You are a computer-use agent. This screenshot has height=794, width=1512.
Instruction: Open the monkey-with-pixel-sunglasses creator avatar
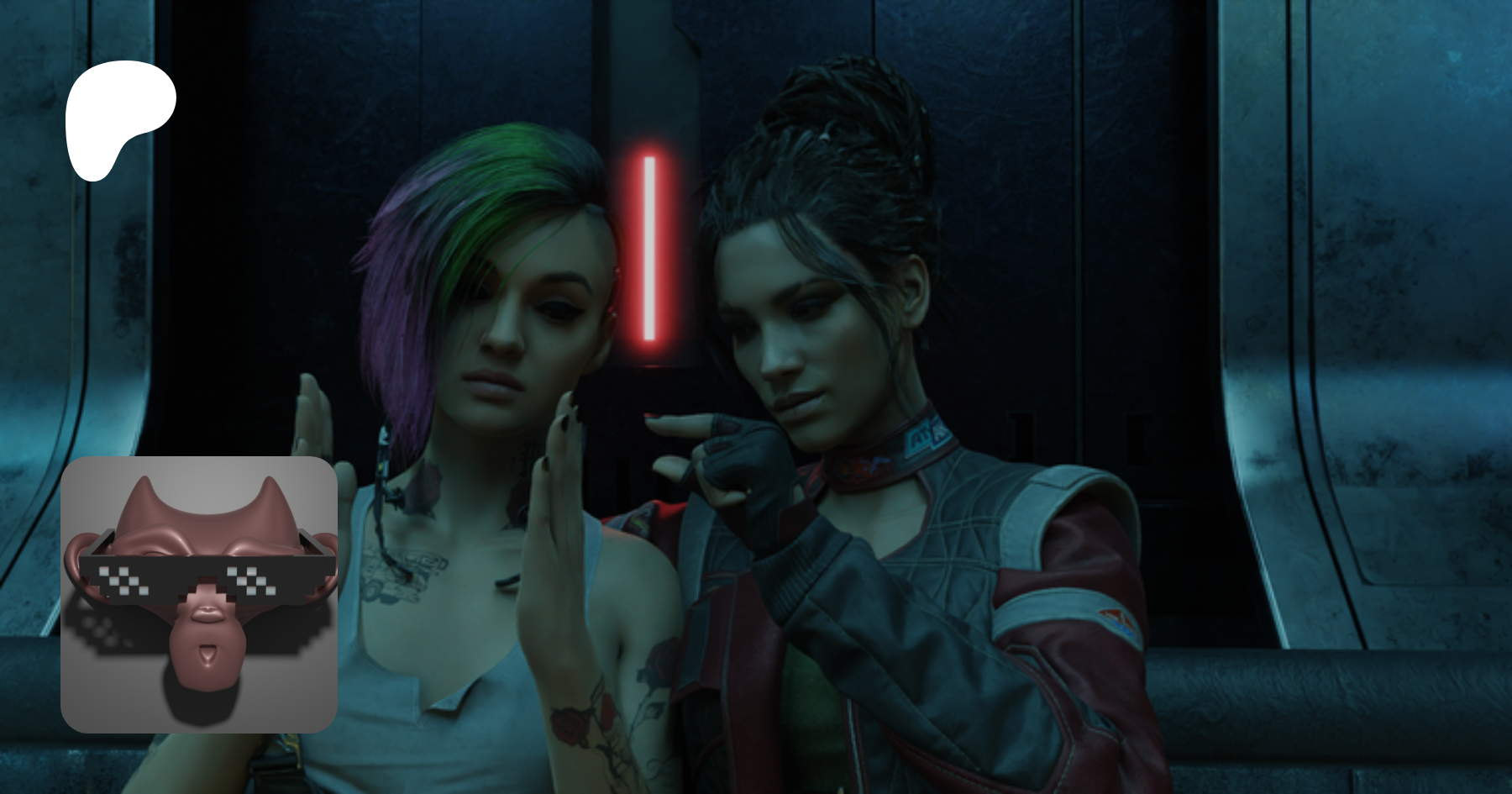pyautogui.click(x=199, y=594)
